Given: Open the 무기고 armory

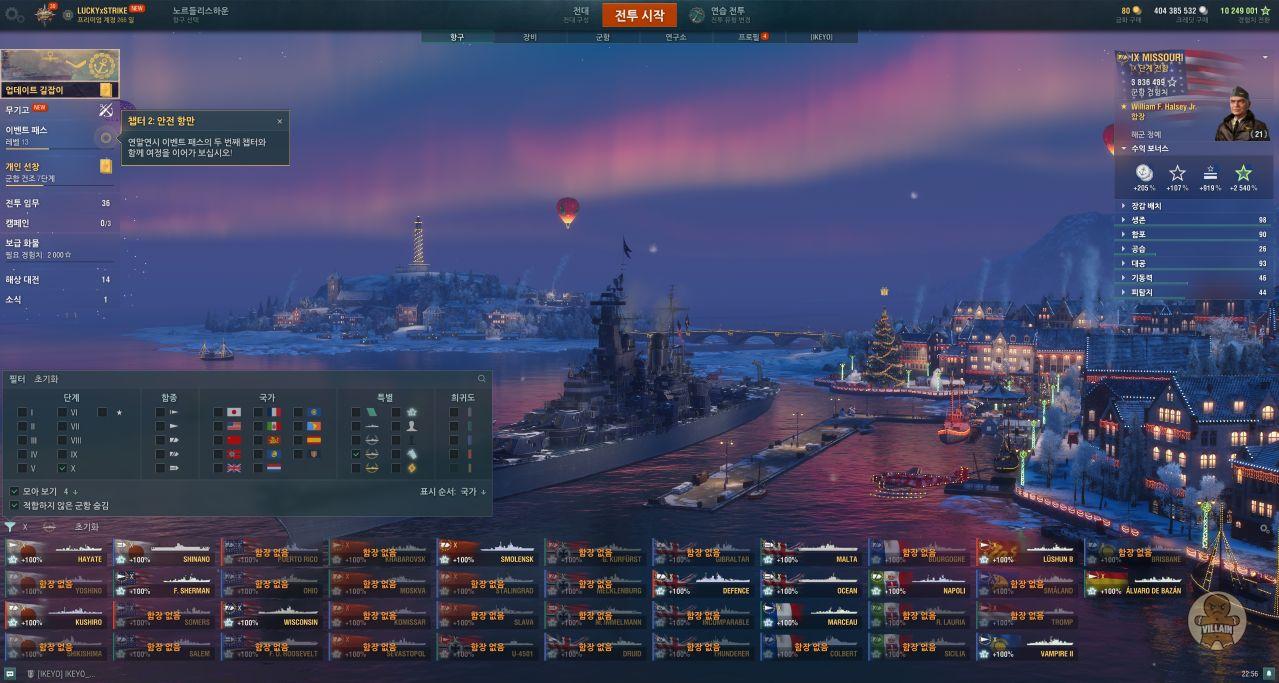Looking at the screenshot, I should point(18,109).
